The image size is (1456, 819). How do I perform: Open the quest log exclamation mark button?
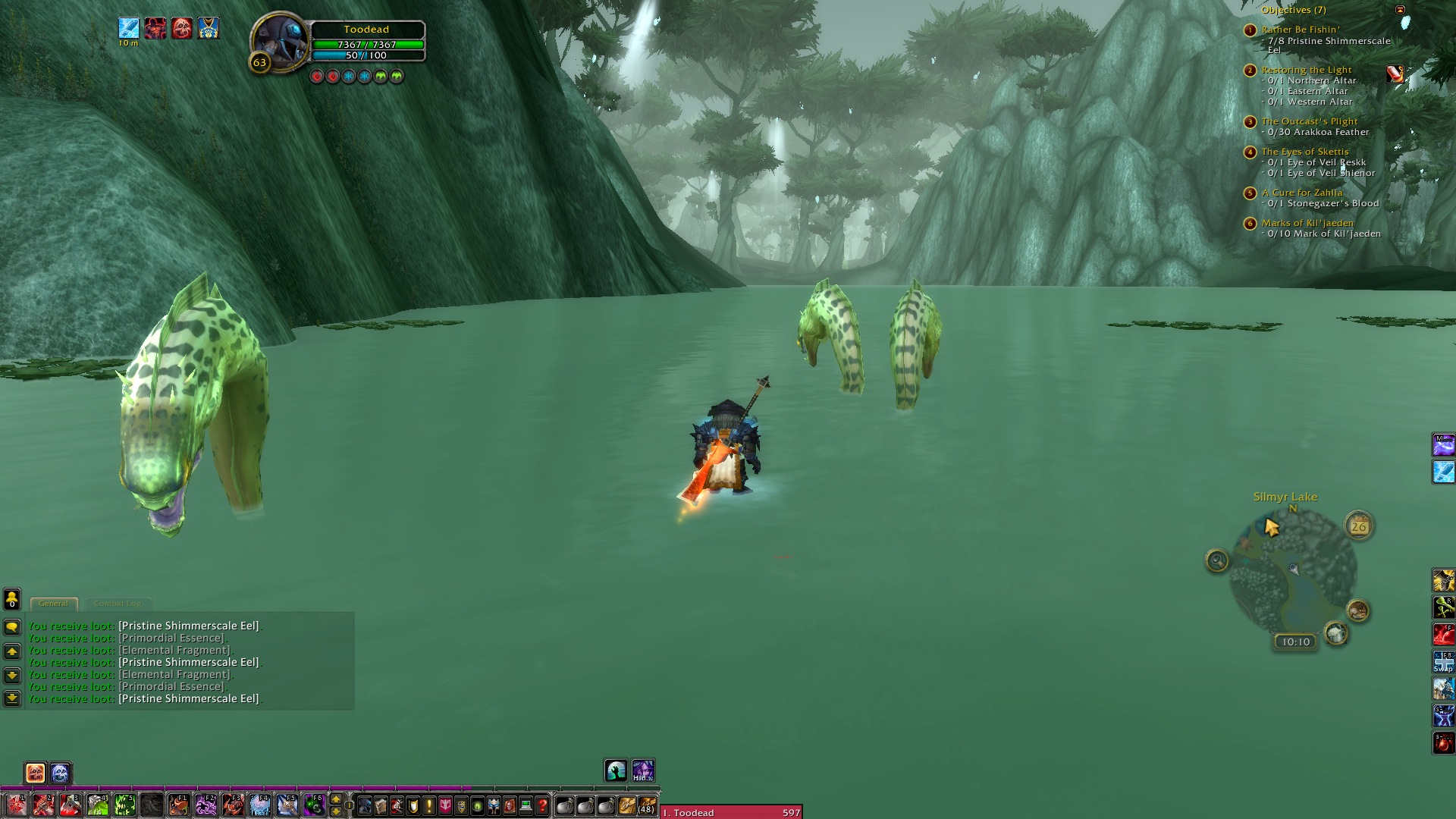pyautogui.click(x=429, y=805)
